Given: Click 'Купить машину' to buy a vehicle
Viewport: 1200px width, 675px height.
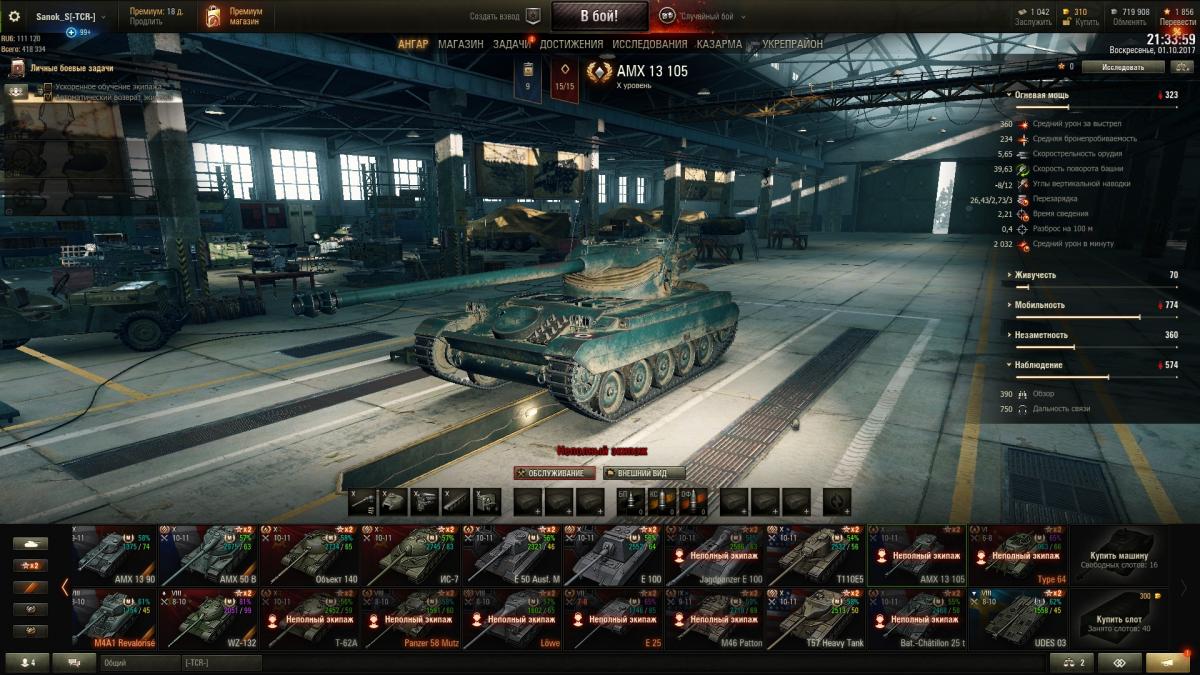Looking at the screenshot, I should tap(1119, 554).
